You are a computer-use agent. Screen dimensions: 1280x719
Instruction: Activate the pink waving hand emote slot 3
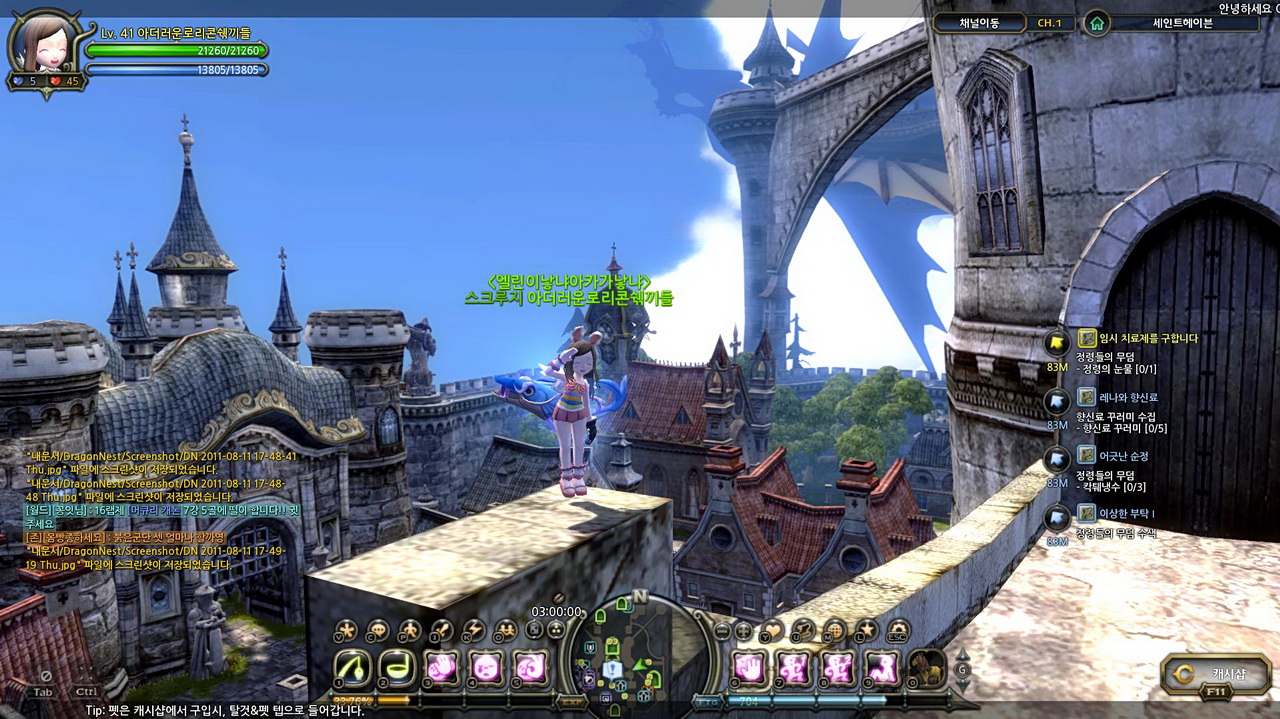pos(442,667)
